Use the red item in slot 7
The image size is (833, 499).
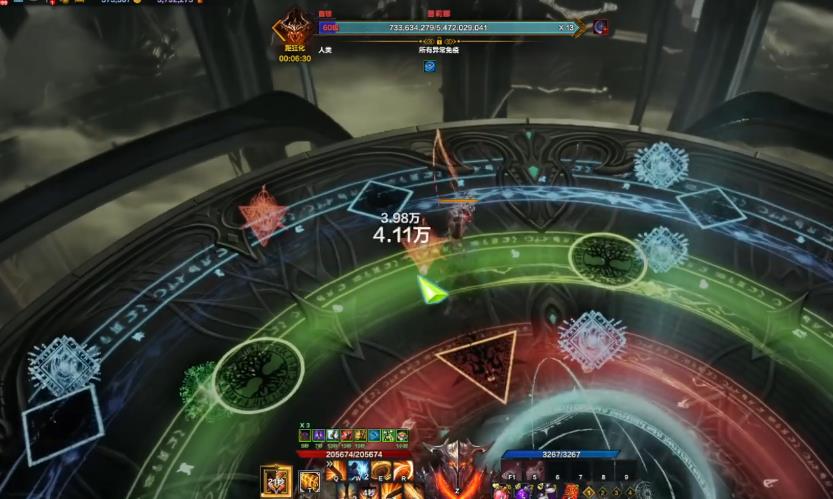click(571, 492)
